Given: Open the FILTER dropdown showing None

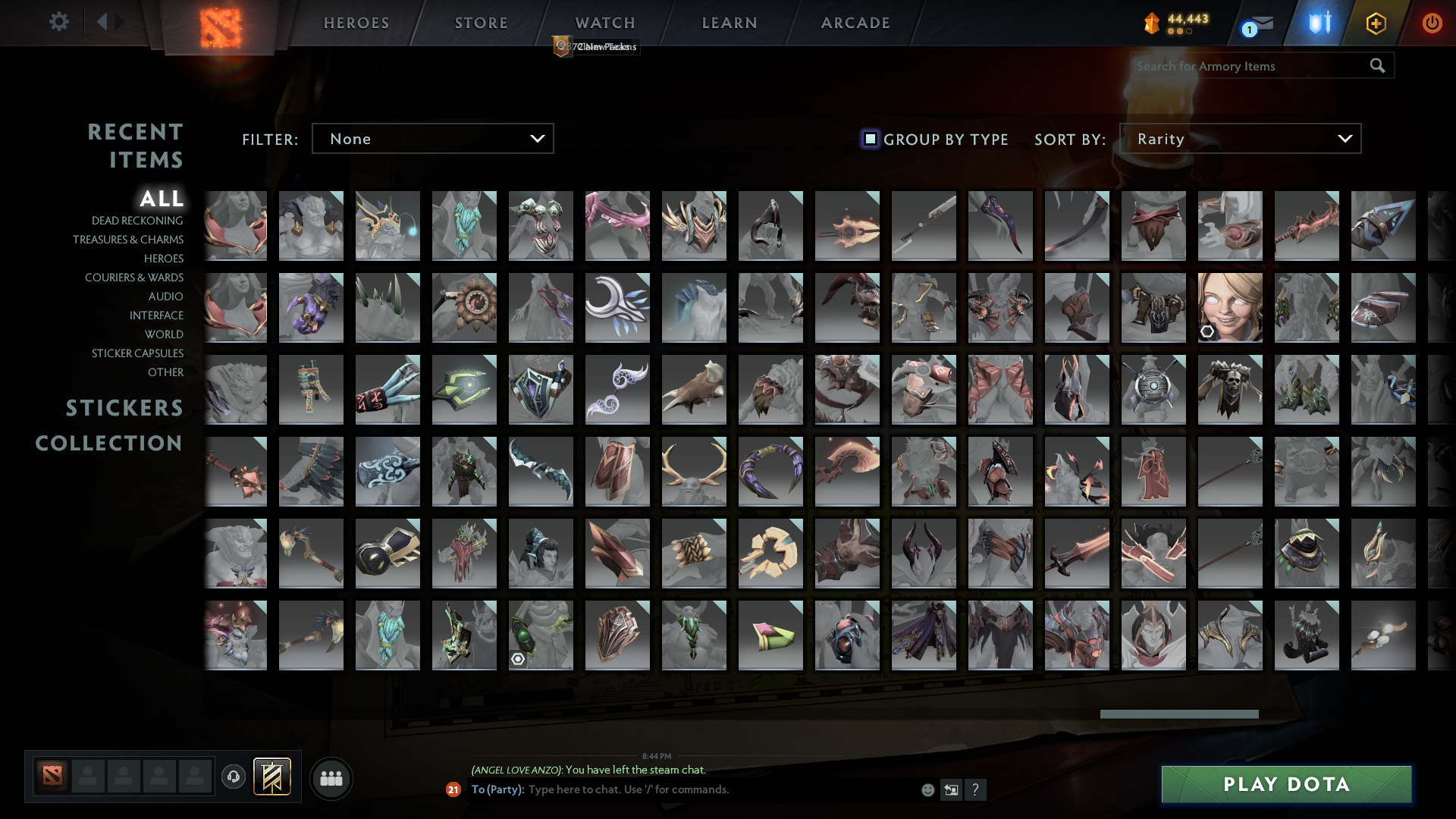Looking at the screenshot, I should click(432, 138).
